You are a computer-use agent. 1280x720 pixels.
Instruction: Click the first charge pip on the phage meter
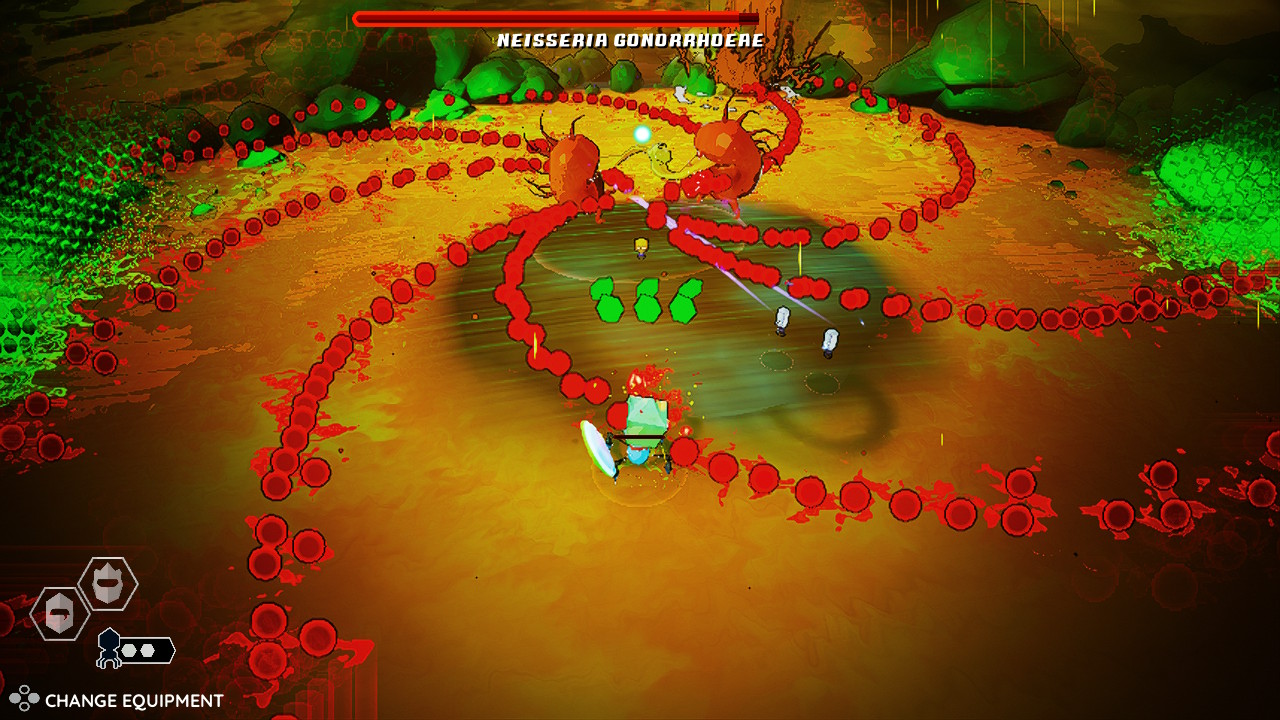point(129,650)
